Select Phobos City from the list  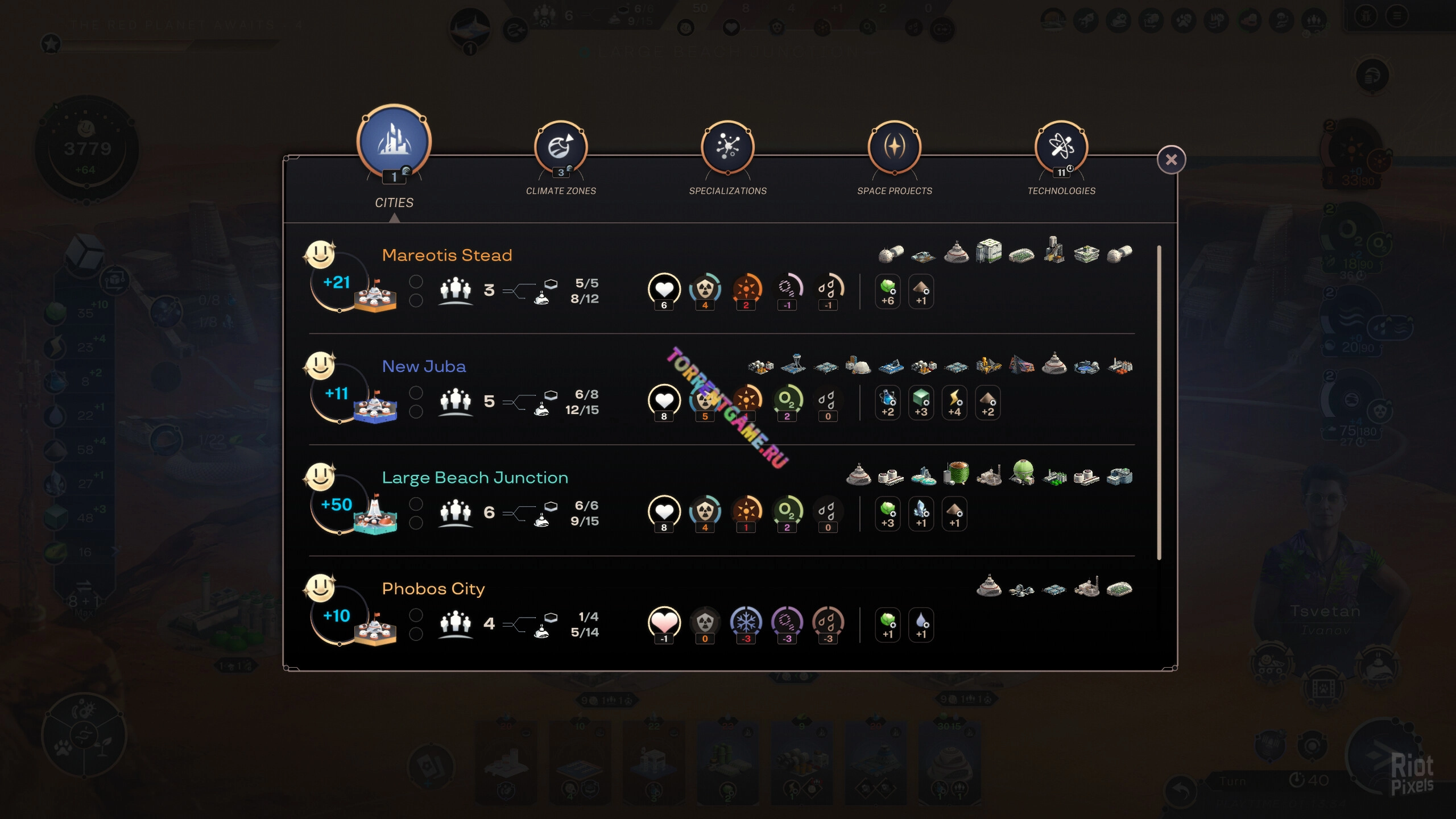[433, 589]
